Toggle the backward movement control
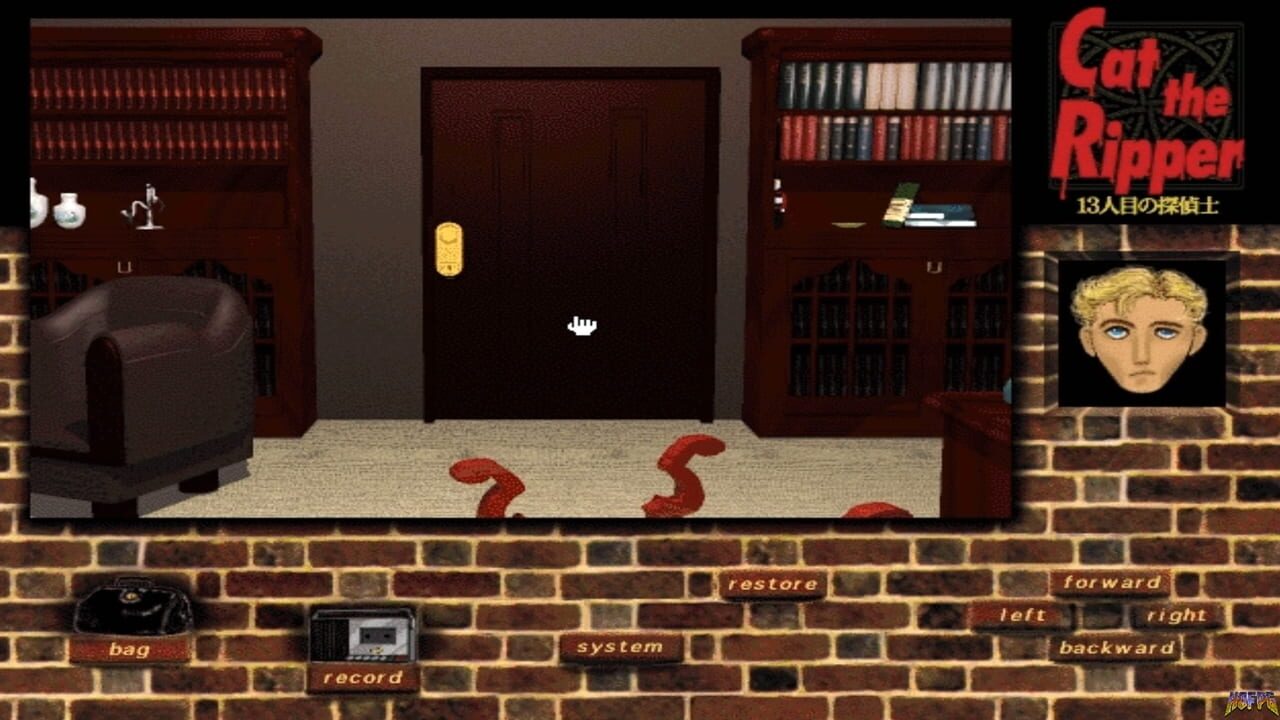Screen dimensions: 1280x720 click(1113, 648)
